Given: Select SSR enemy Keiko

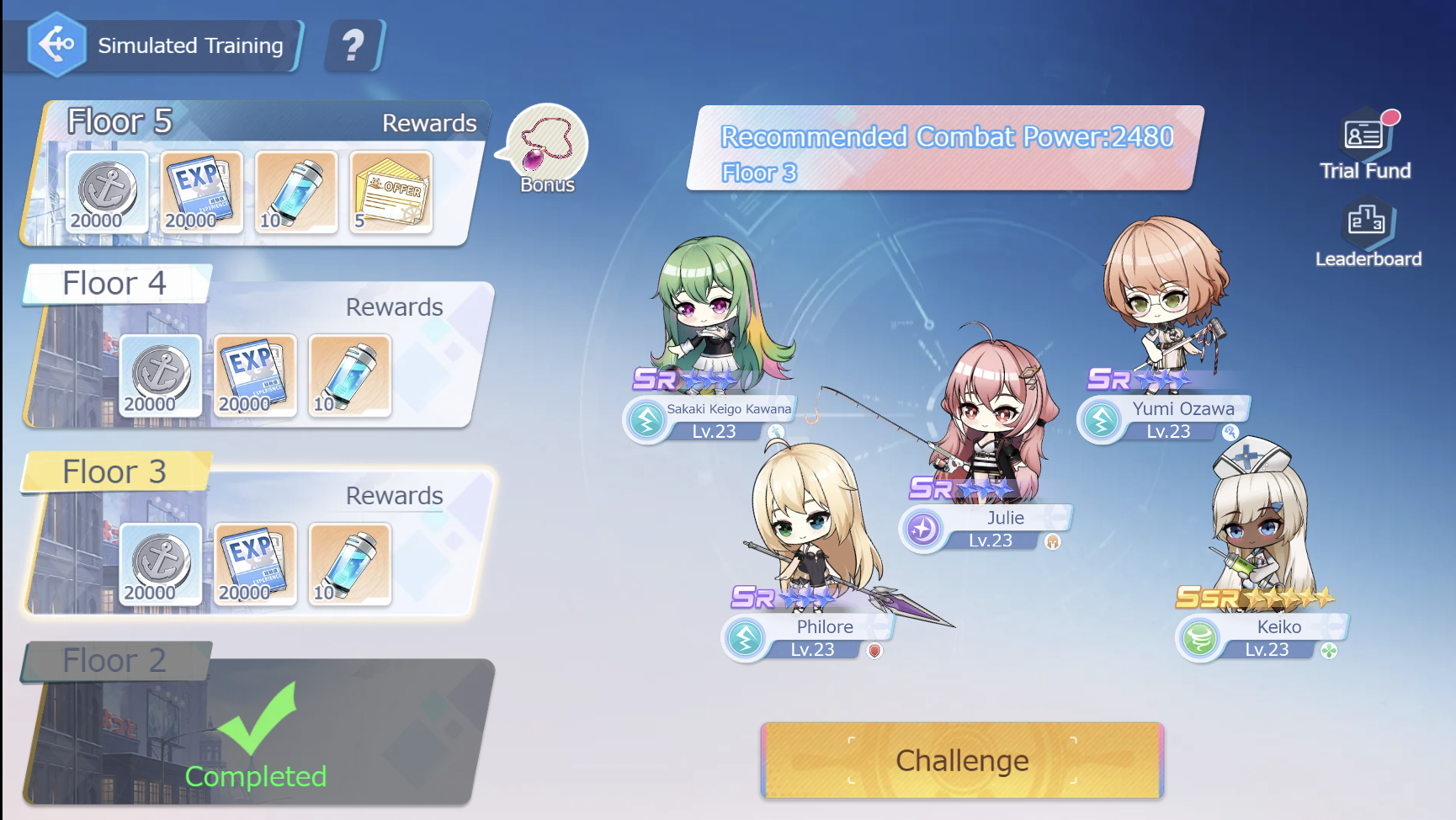Looking at the screenshot, I should point(1258,522).
